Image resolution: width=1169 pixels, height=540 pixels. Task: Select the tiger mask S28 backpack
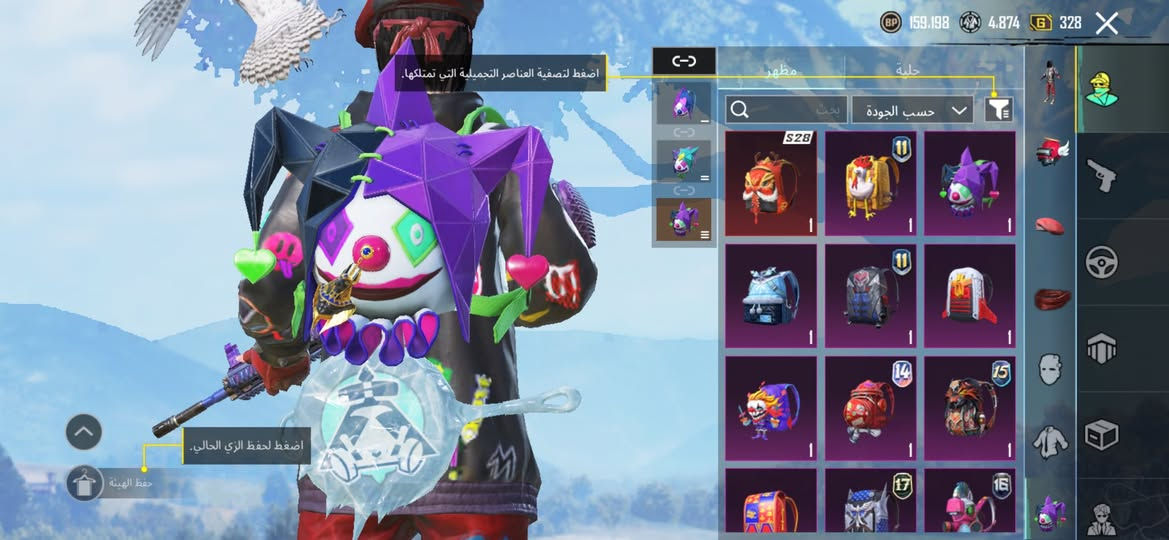click(770, 184)
